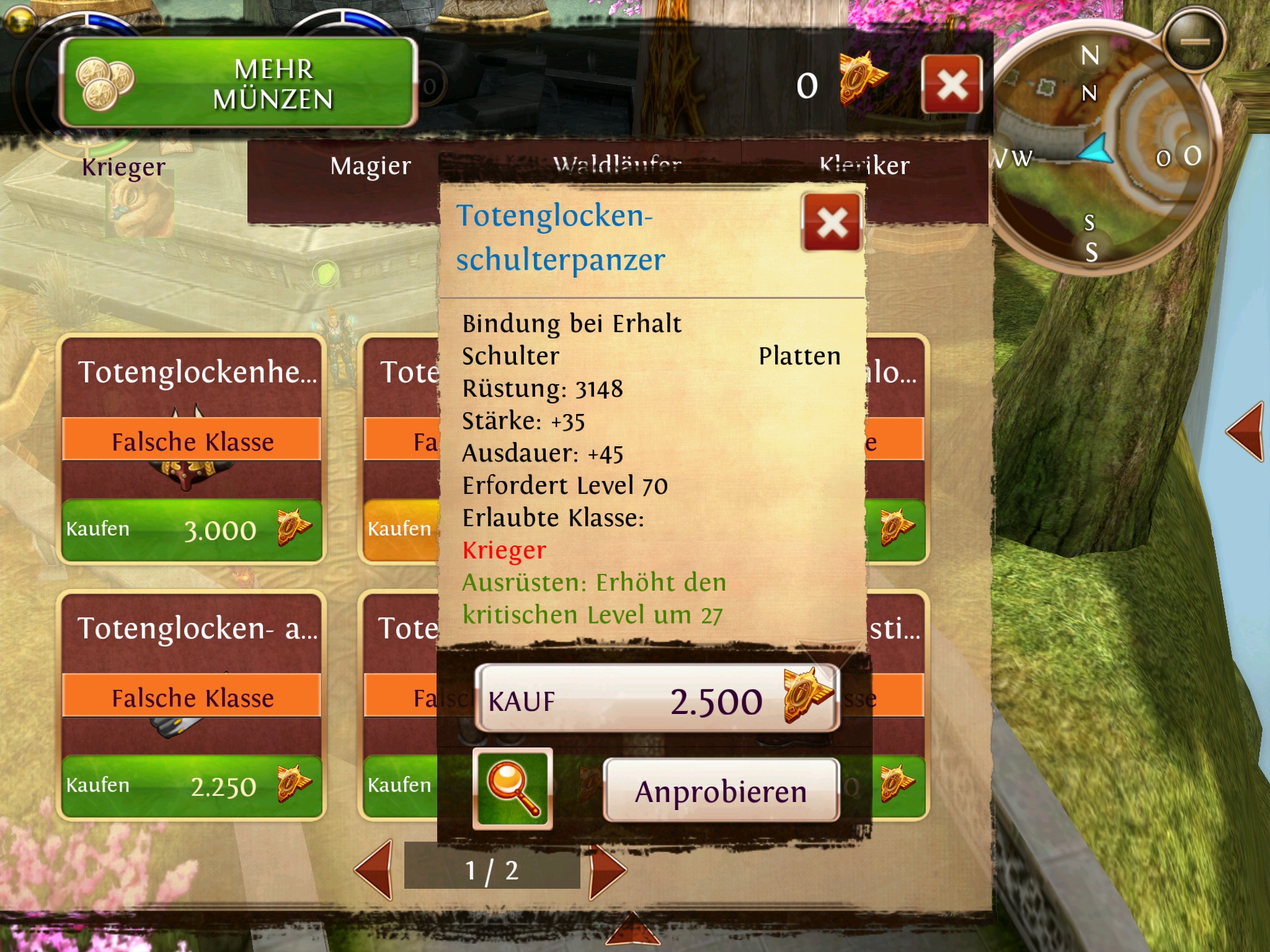This screenshot has height=952, width=1270.
Task: Buy the Totenglockenhelm for 3.000
Action: [x=192, y=530]
